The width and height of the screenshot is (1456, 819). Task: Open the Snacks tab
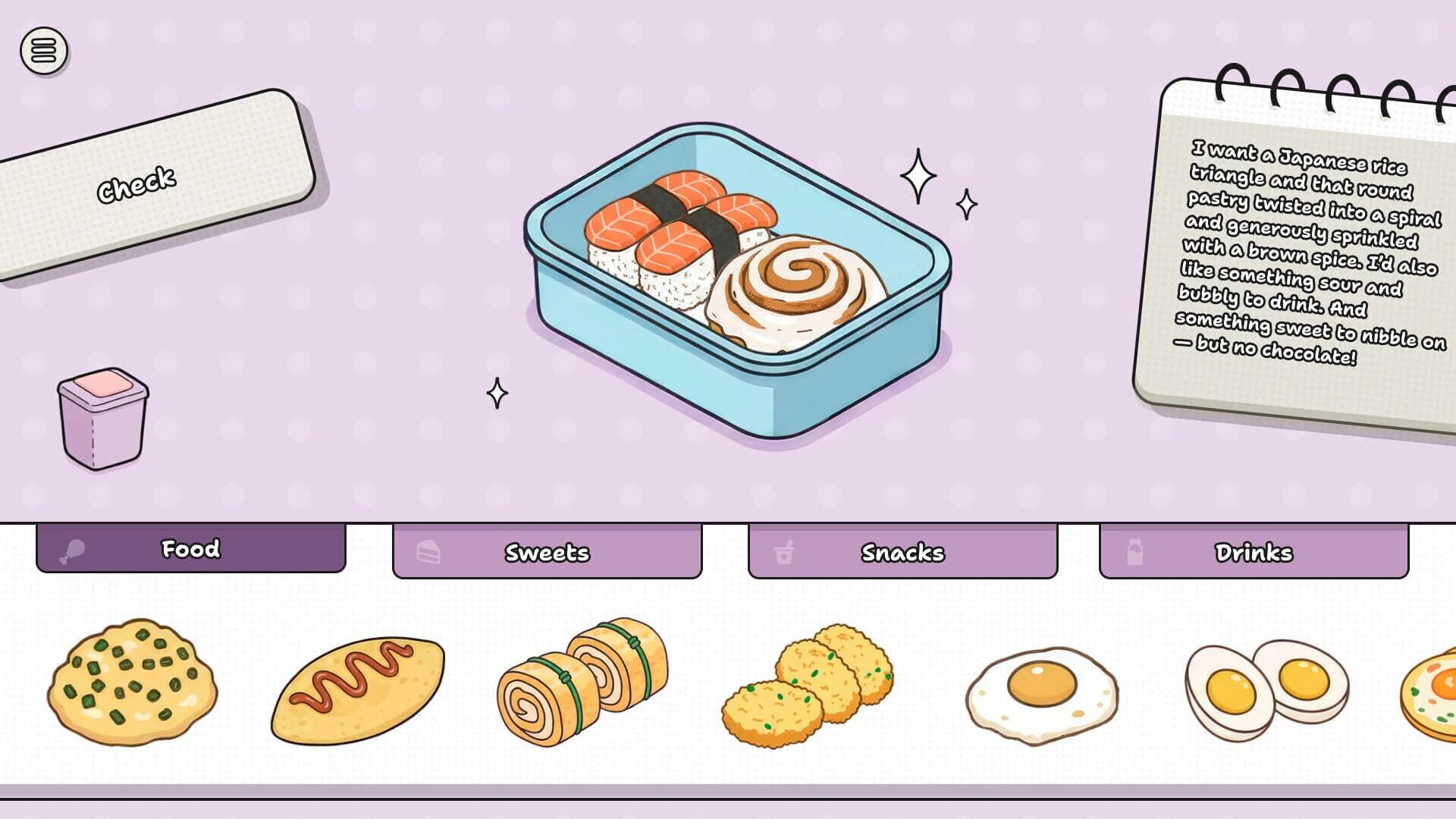click(x=902, y=553)
